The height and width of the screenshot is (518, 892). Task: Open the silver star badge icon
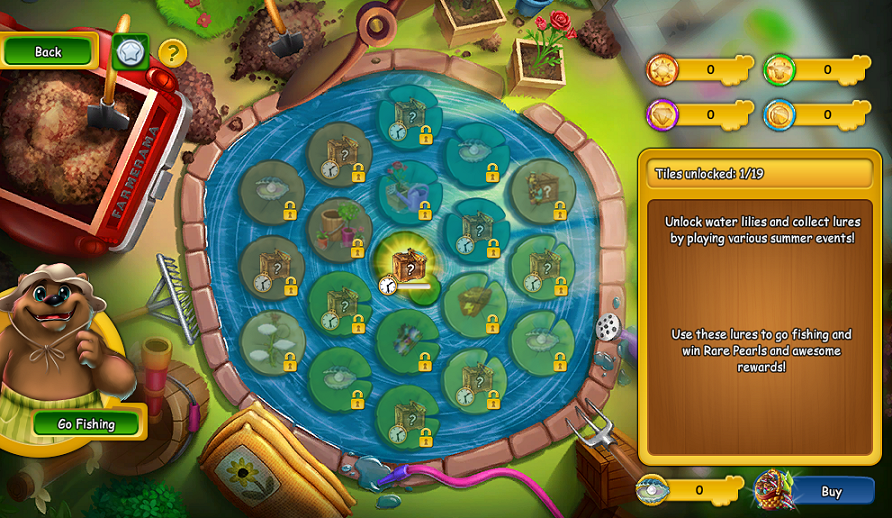point(130,52)
